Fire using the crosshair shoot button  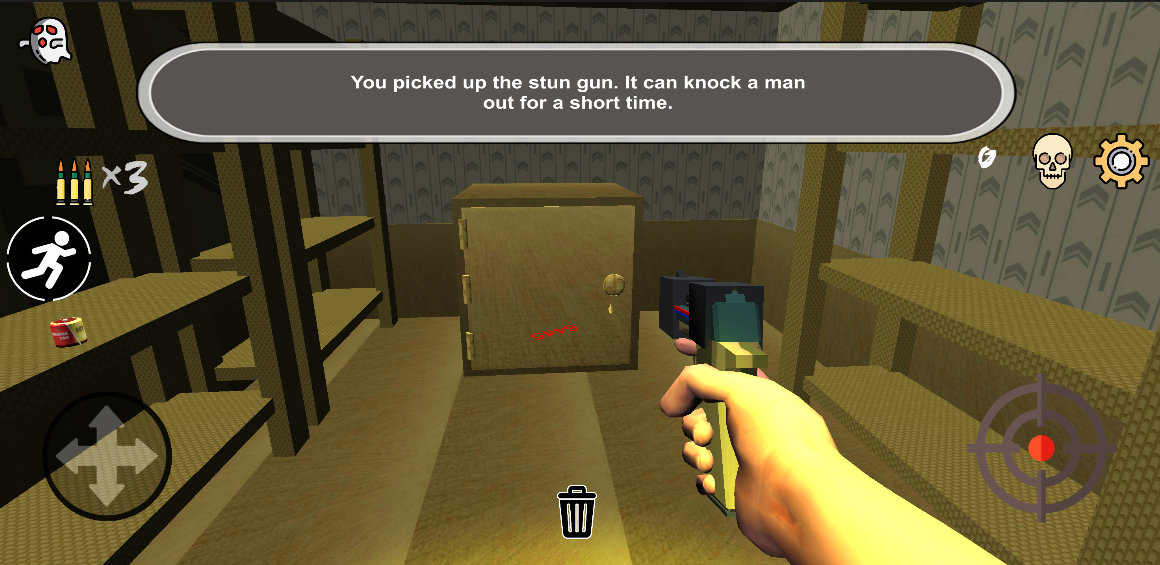click(x=1041, y=448)
